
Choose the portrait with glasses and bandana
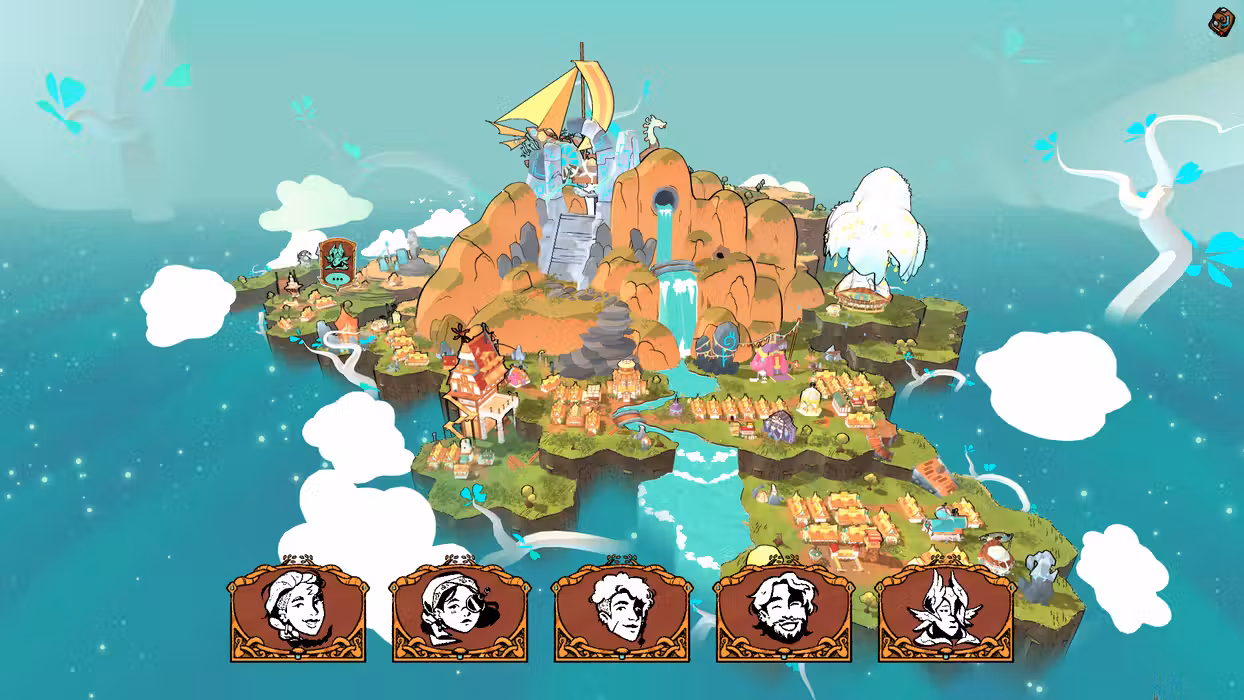click(460, 610)
